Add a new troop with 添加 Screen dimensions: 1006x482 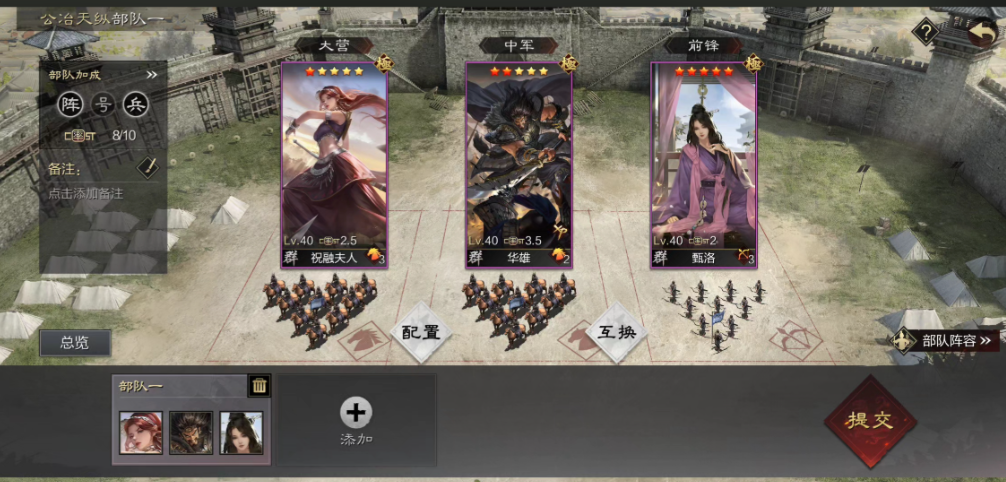pos(356,420)
